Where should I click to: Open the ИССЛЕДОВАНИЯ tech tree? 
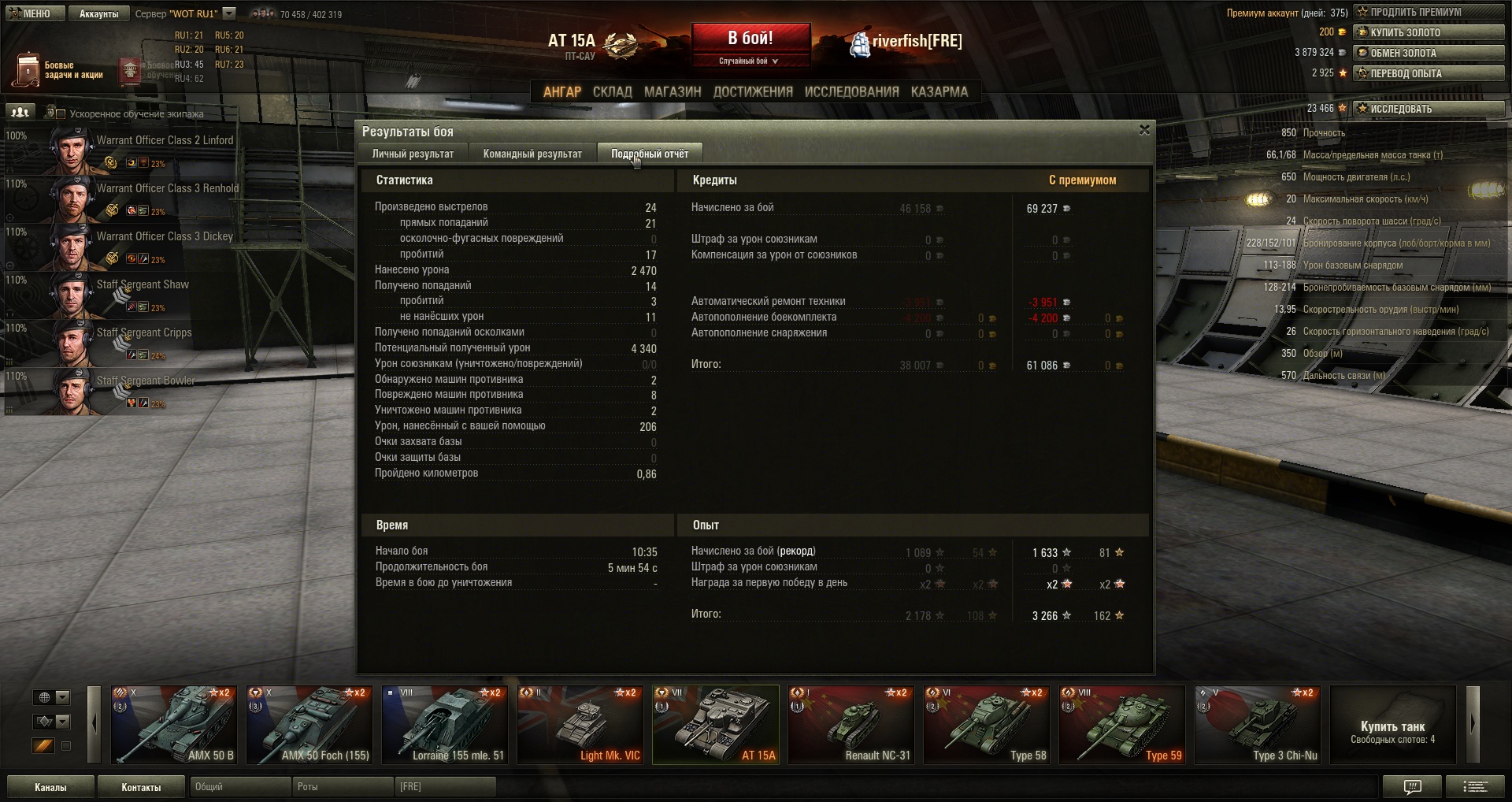[851, 91]
